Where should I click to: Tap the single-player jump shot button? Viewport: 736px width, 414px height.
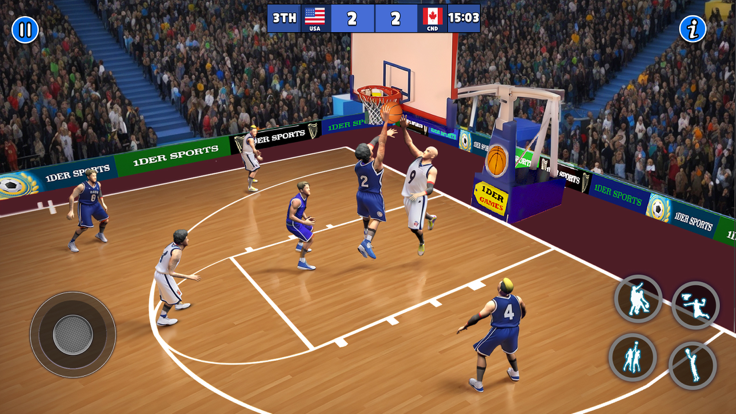(x=692, y=365)
